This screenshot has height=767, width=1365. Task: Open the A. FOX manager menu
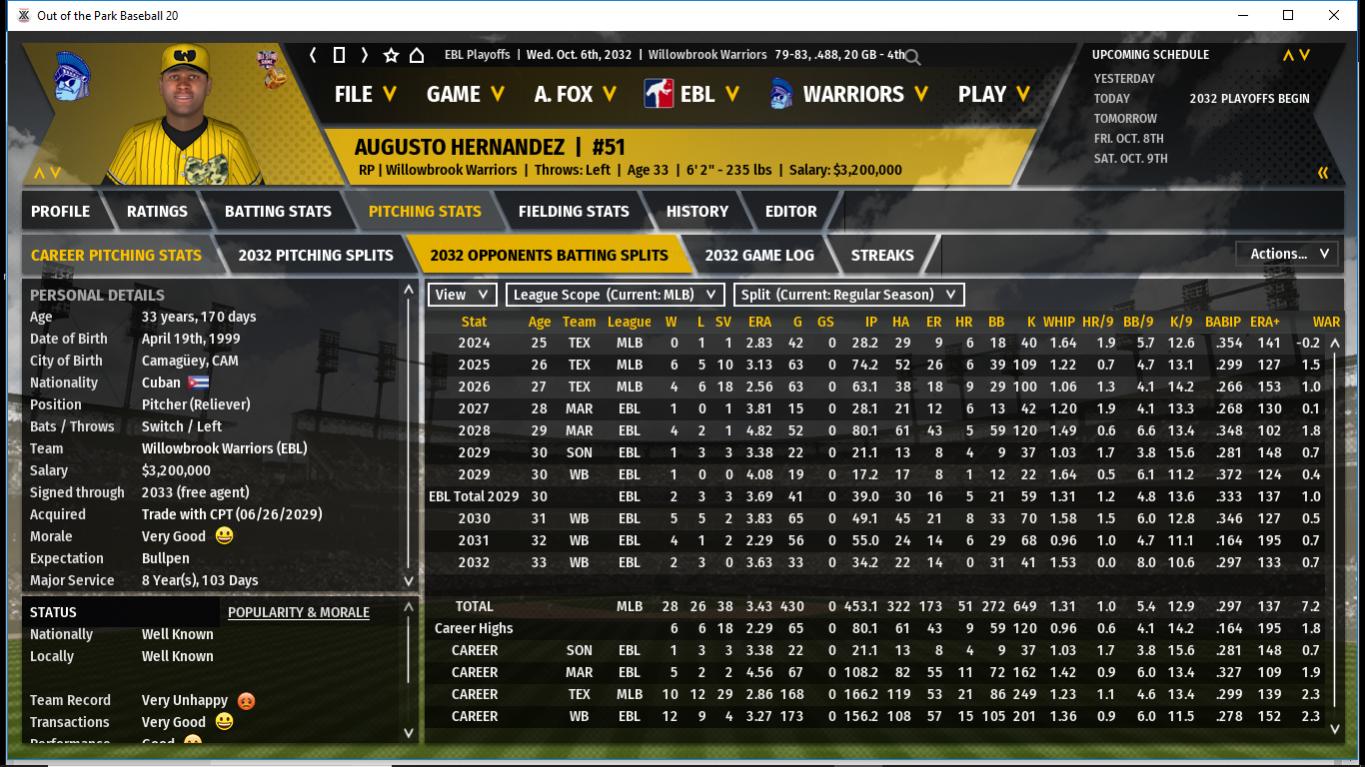pyautogui.click(x=574, y=94)
